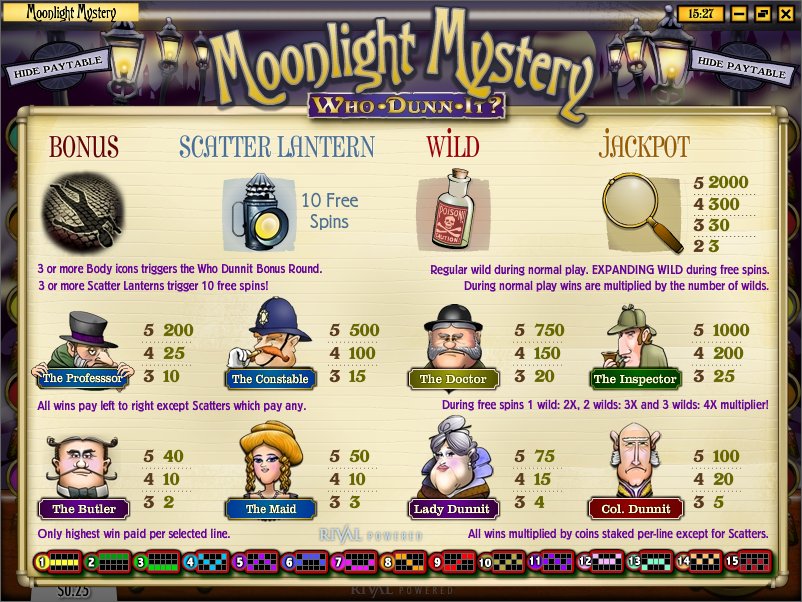Click the right-side Hide Paytable sign
This screenshot has height=602, width=802.
pyautogui.click(x=741, y=67)
